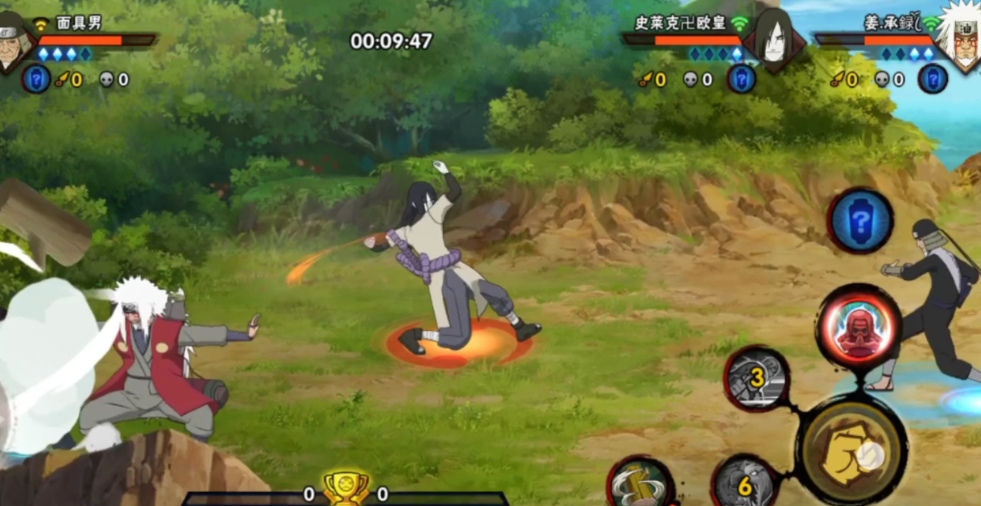Click the gold trophy score icon

coord(345,489)
